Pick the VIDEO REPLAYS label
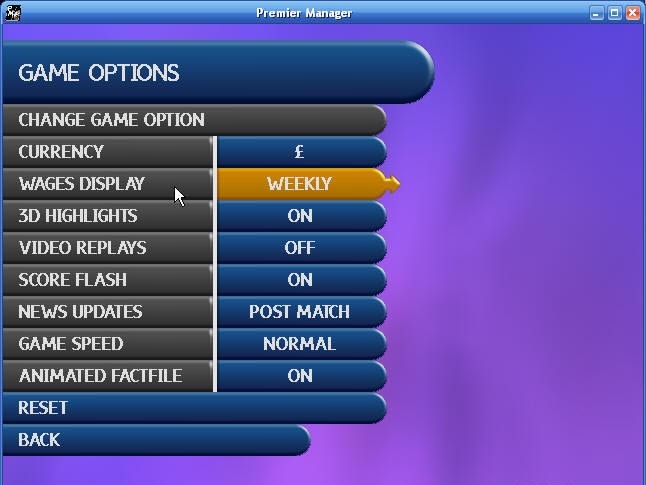This screenshot has width=646, height=485. (110, 248)
